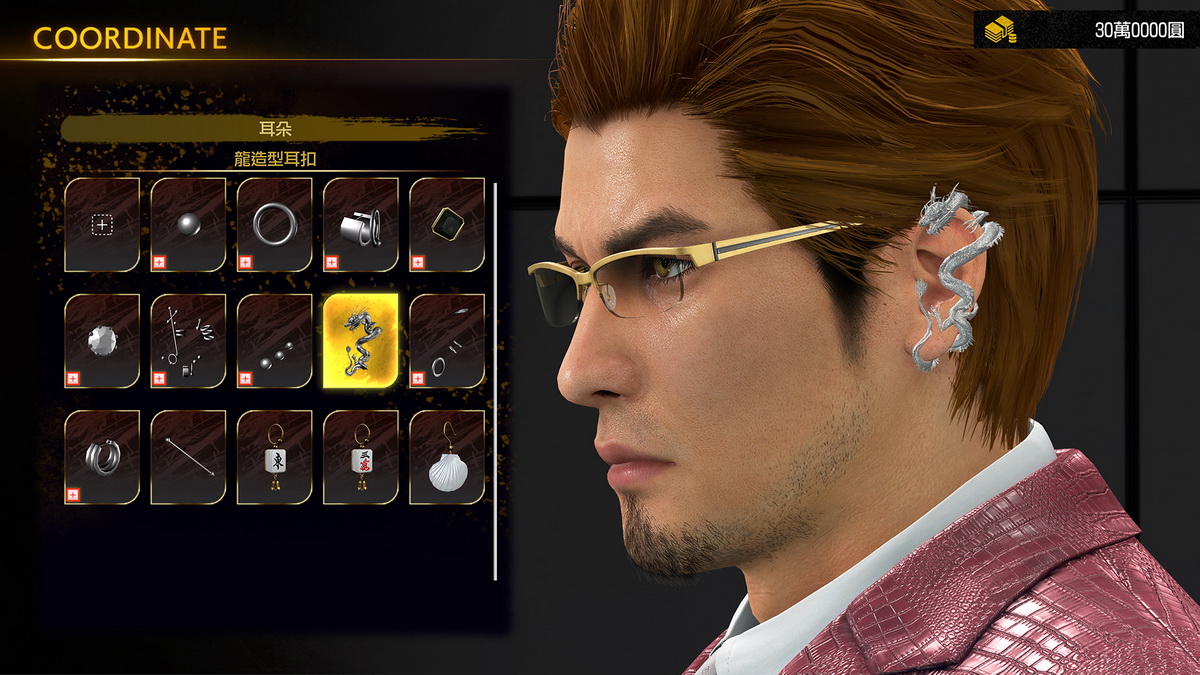Pick the three-wan mahjong tile earring
This screenshot has height=675, width=1200.
361,457
